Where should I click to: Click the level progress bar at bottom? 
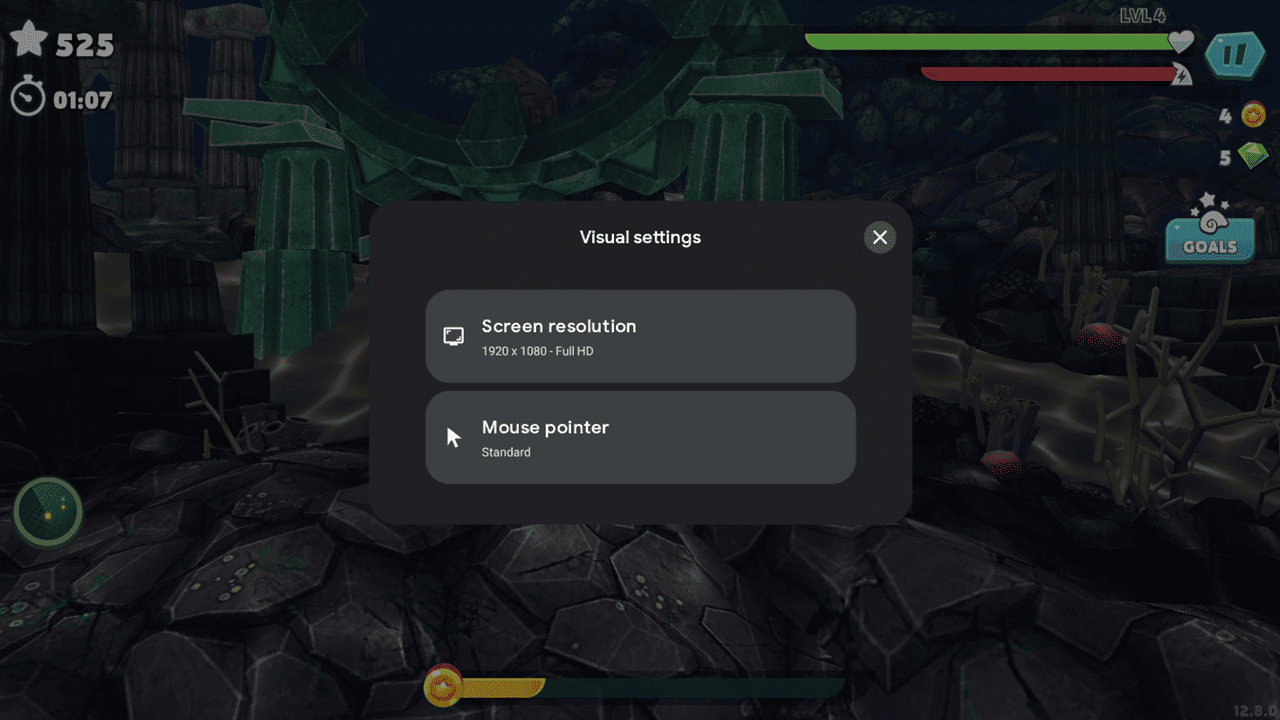point(640,688)
